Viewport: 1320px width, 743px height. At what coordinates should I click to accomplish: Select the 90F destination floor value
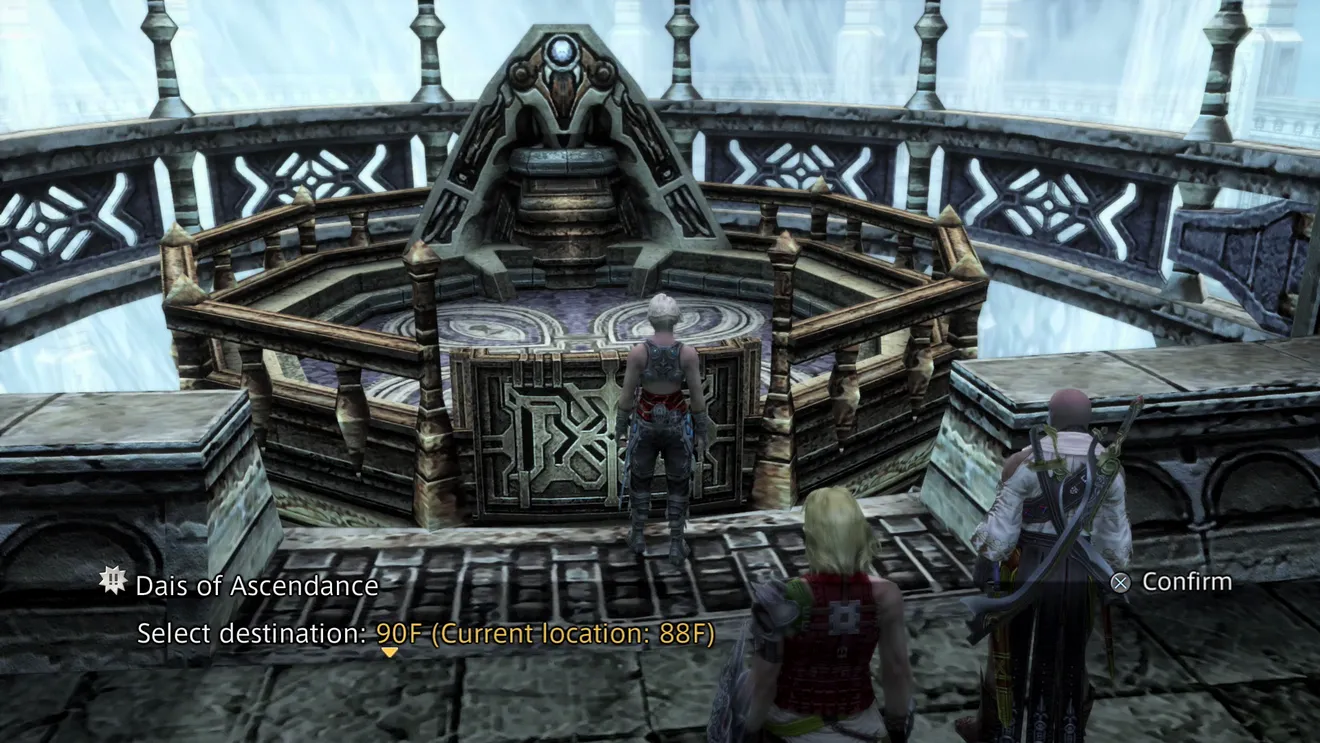tap(398, 633)
